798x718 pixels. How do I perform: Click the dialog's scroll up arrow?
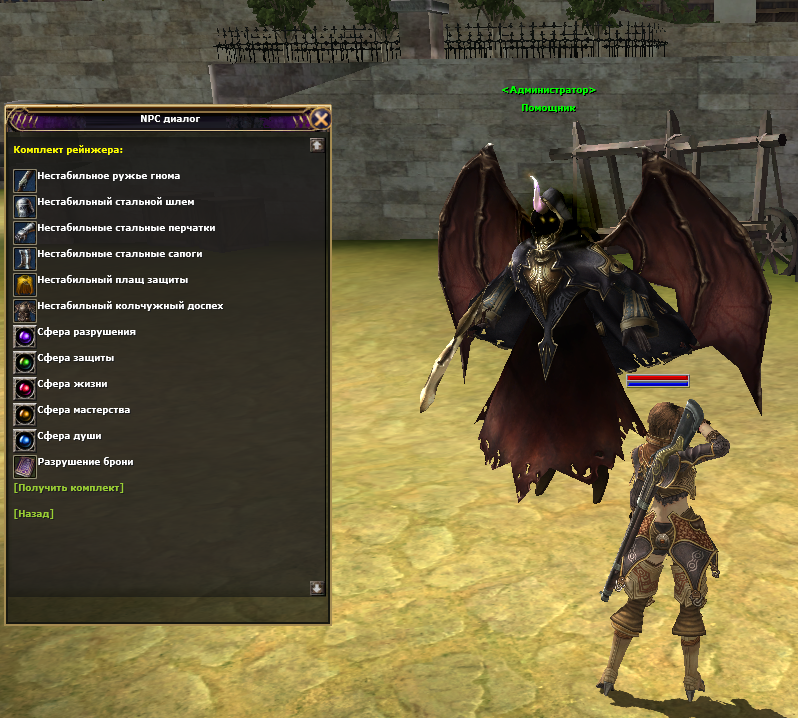pos(317,145)
